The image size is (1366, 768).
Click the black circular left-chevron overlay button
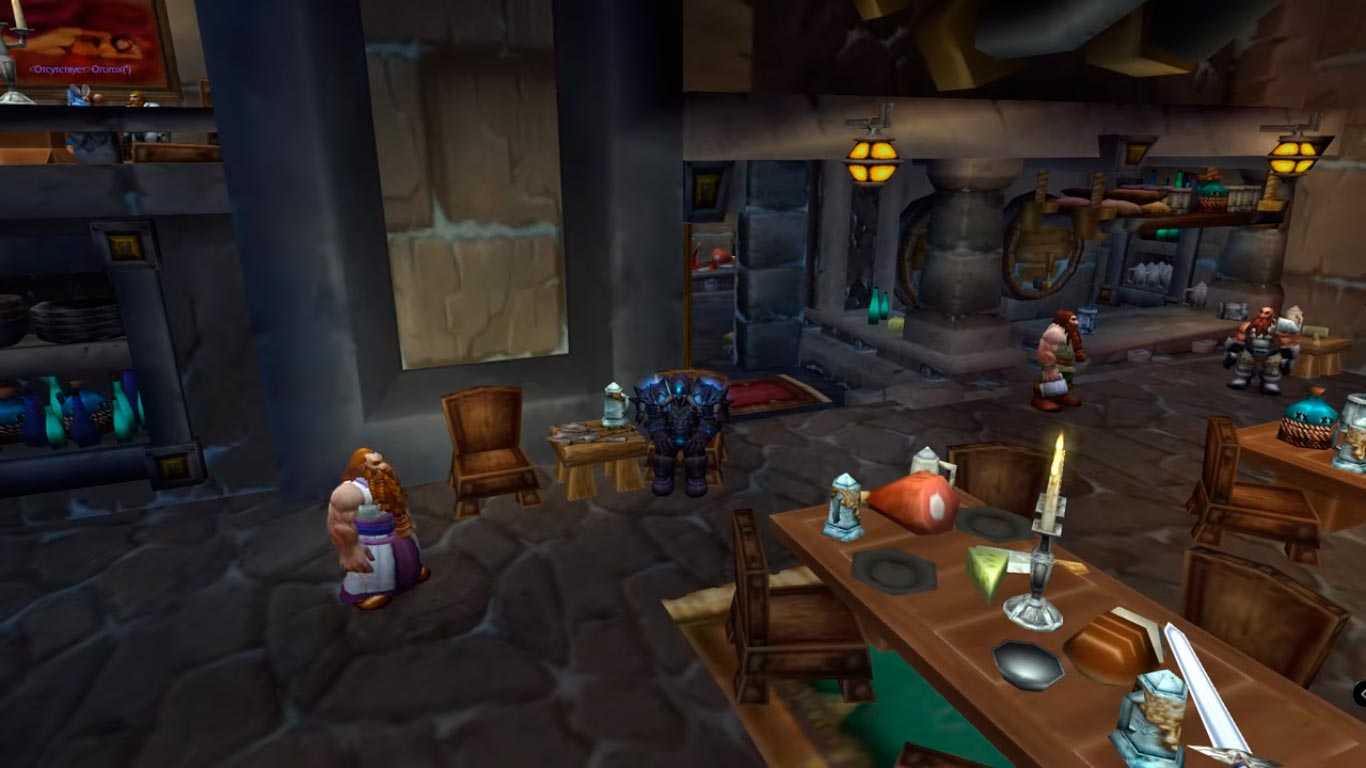(1361, 693)
